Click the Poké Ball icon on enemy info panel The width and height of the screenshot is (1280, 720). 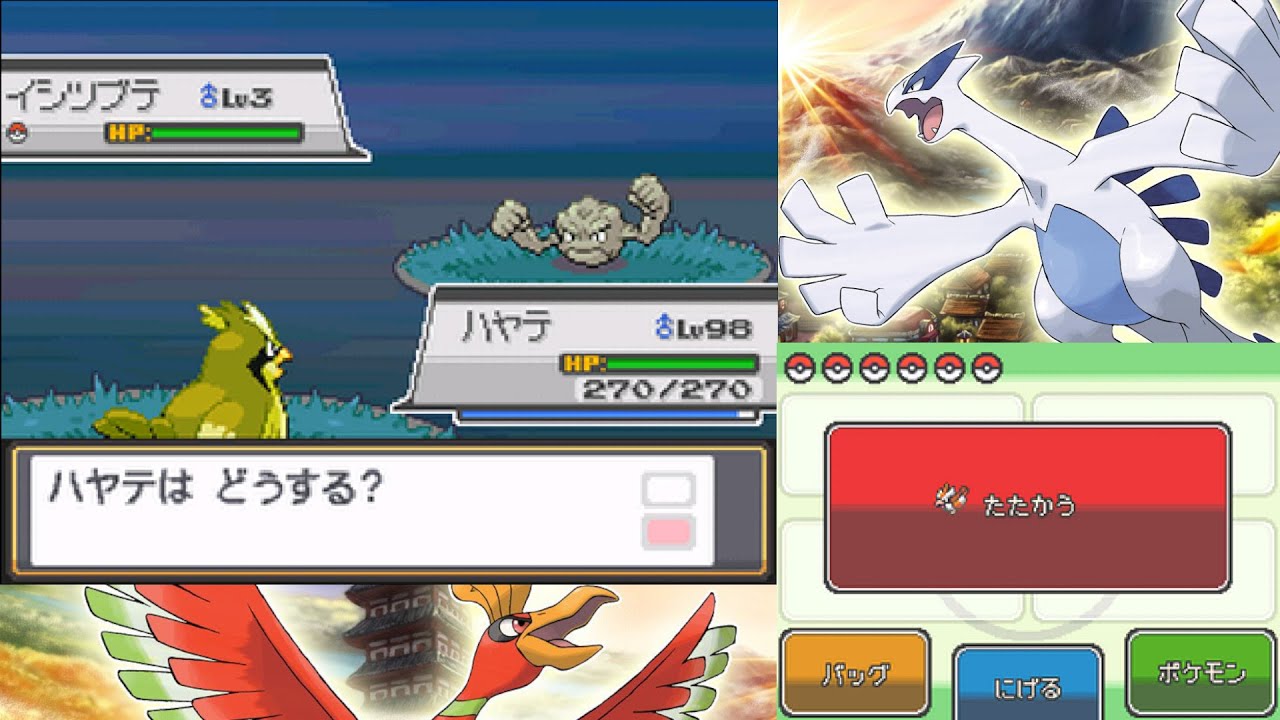[x=17, y=133]
